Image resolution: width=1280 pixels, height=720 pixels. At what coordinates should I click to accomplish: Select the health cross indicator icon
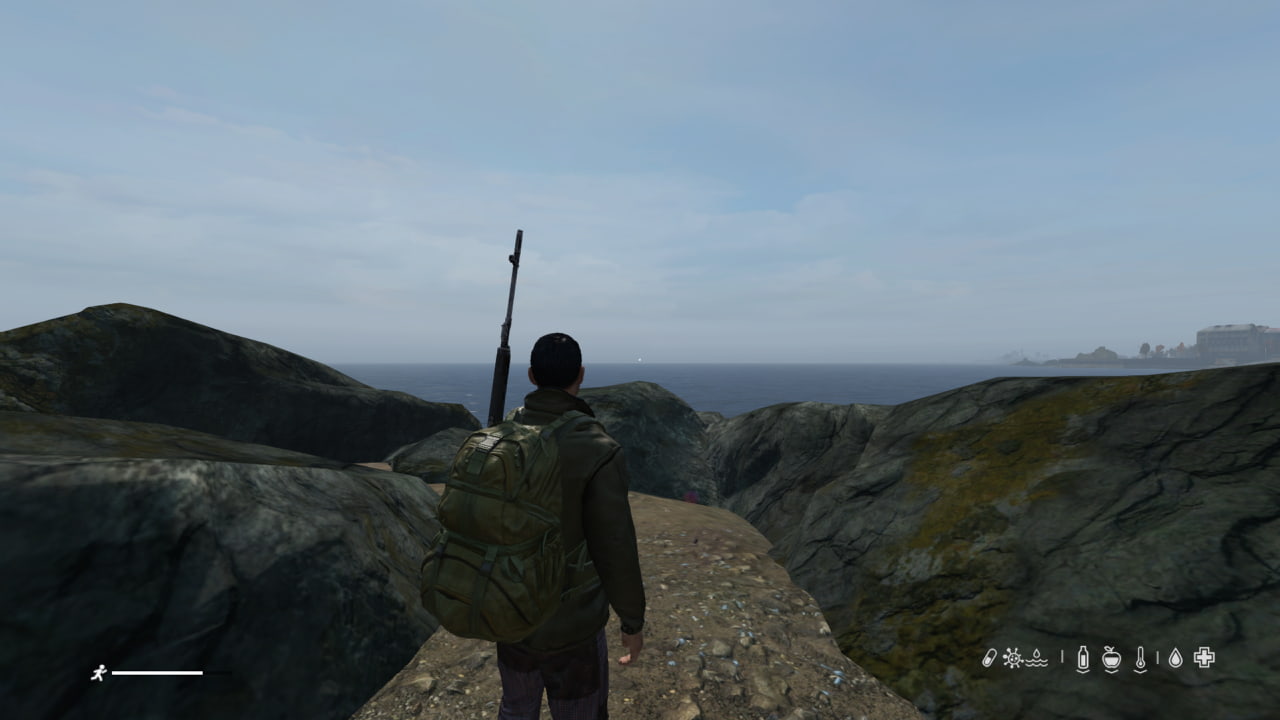pos(1204,658)
